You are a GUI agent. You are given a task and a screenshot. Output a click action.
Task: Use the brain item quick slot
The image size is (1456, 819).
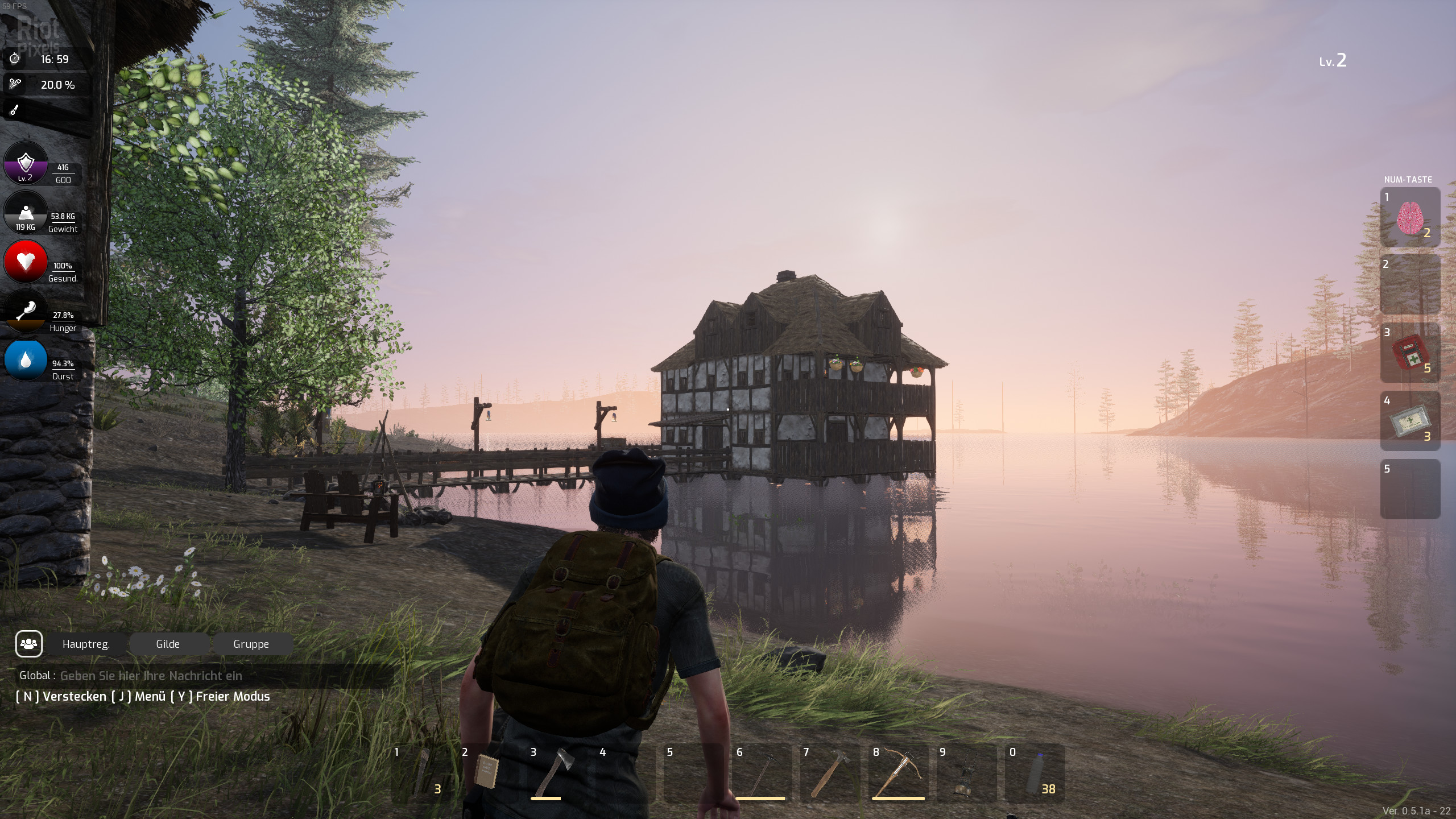tap(1410, 217)
